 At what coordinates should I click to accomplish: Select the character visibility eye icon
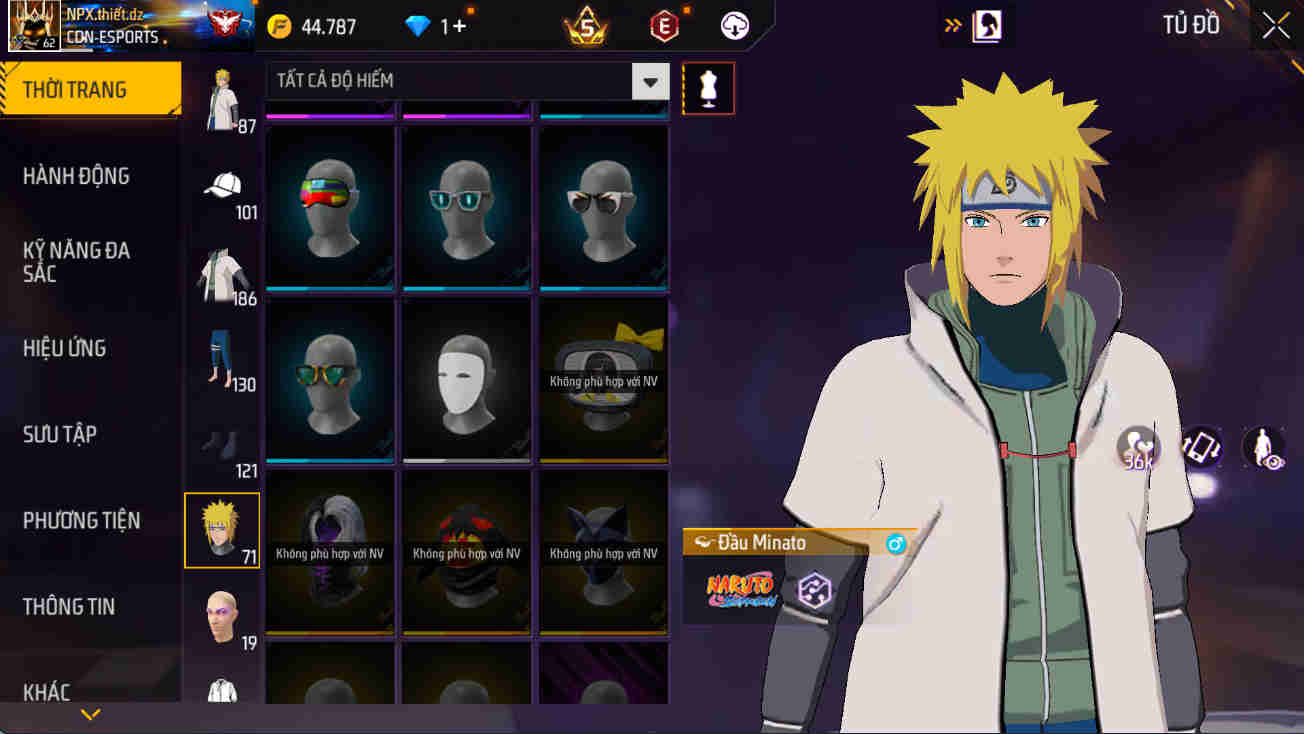click(1262, 447)
